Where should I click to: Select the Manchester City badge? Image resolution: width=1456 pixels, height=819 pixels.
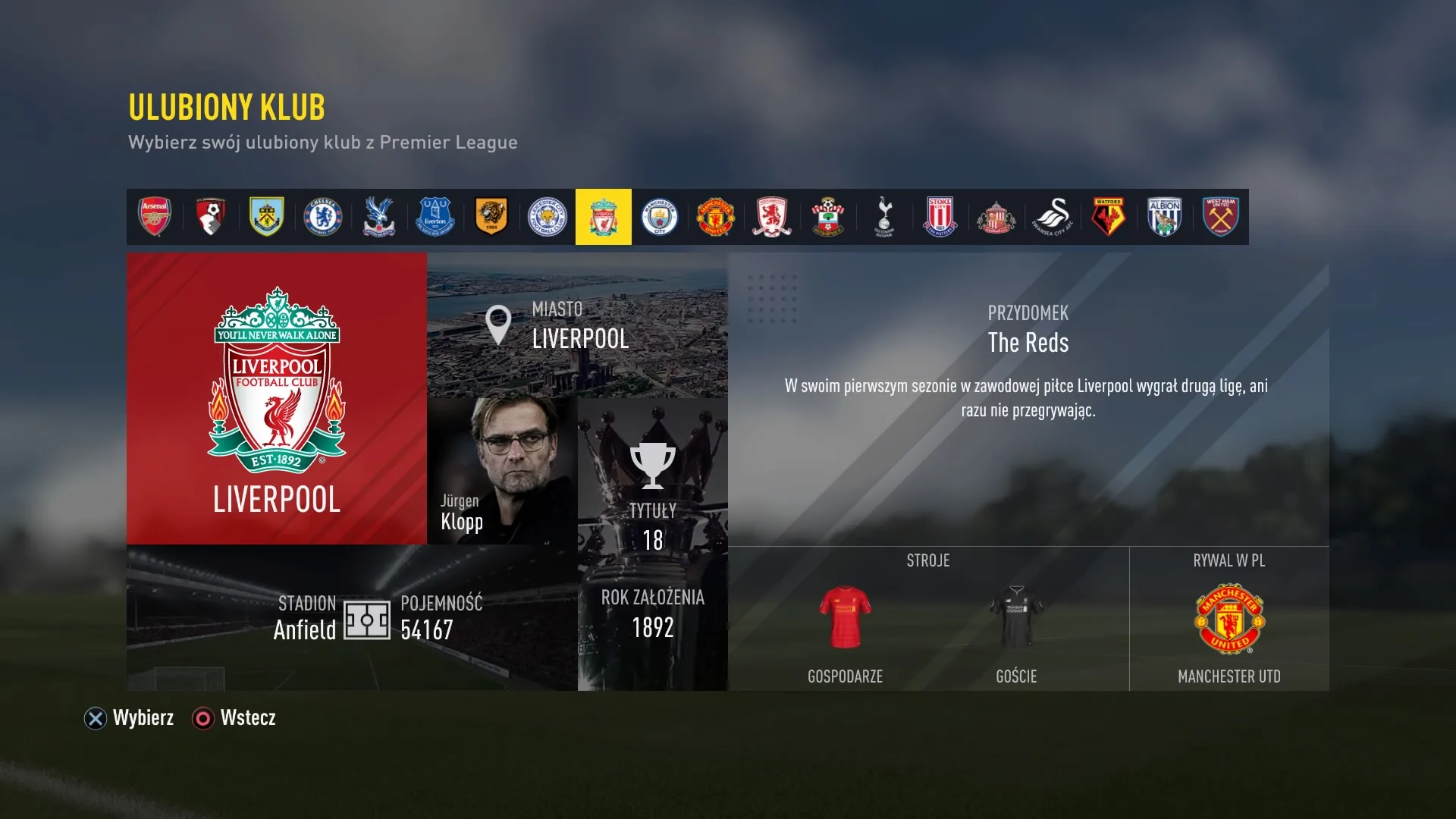[660, 217]
